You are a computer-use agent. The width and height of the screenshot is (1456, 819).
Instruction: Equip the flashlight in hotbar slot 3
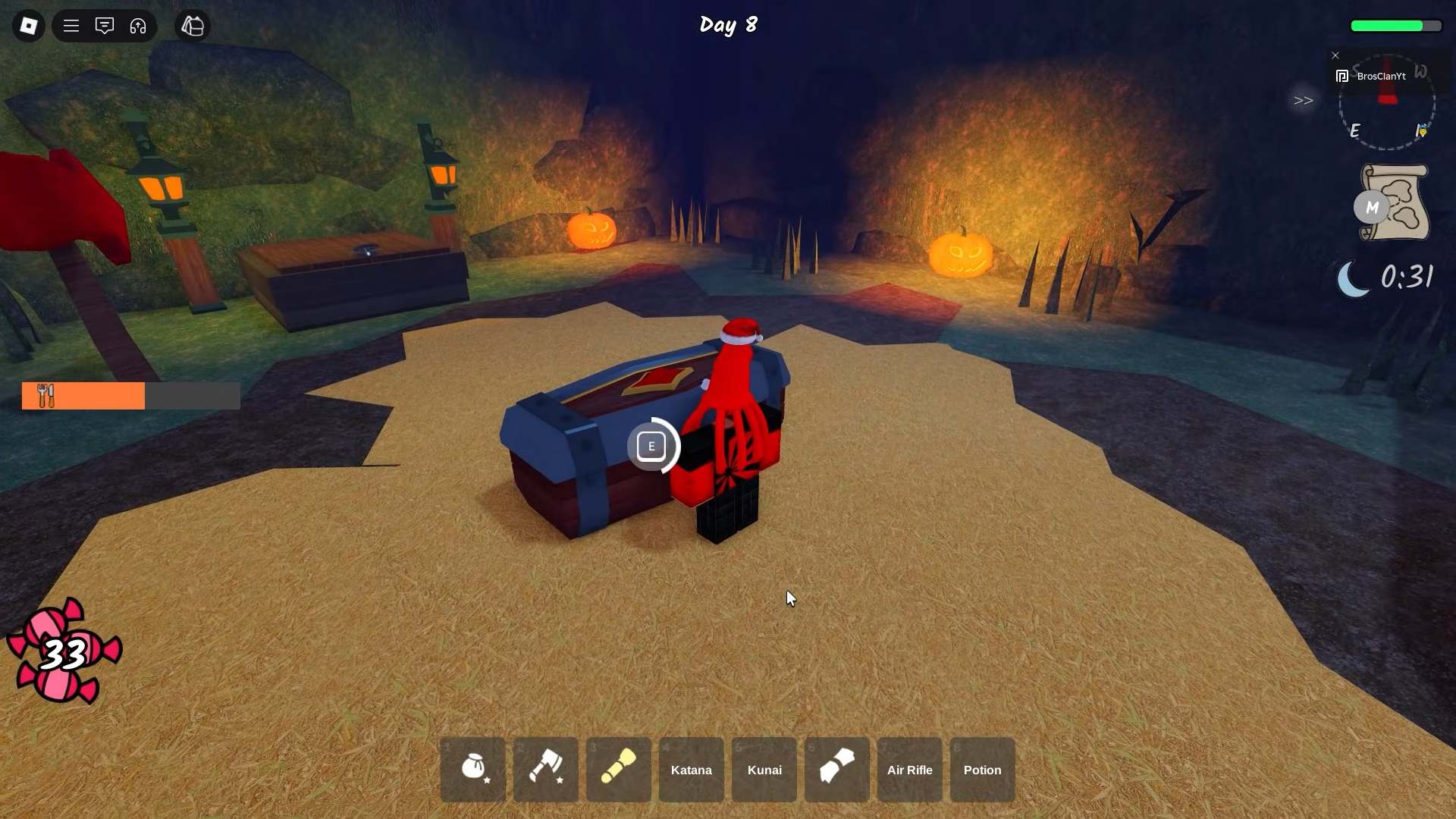point(618,769)
